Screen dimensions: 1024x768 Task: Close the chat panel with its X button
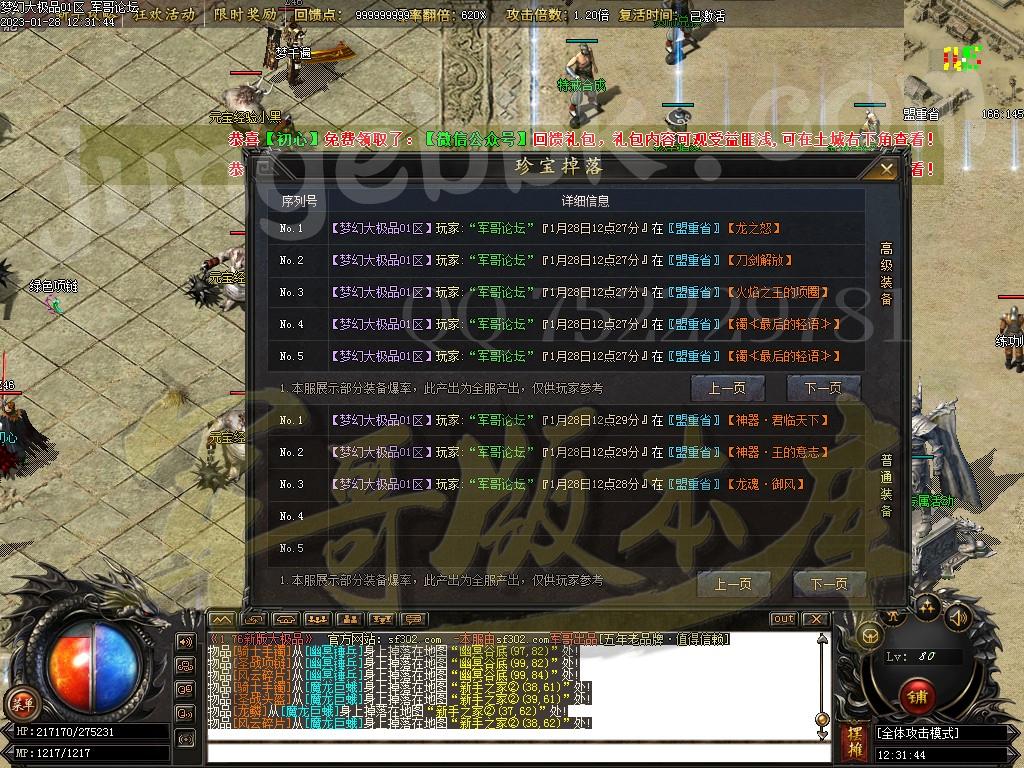coord(815,619)
